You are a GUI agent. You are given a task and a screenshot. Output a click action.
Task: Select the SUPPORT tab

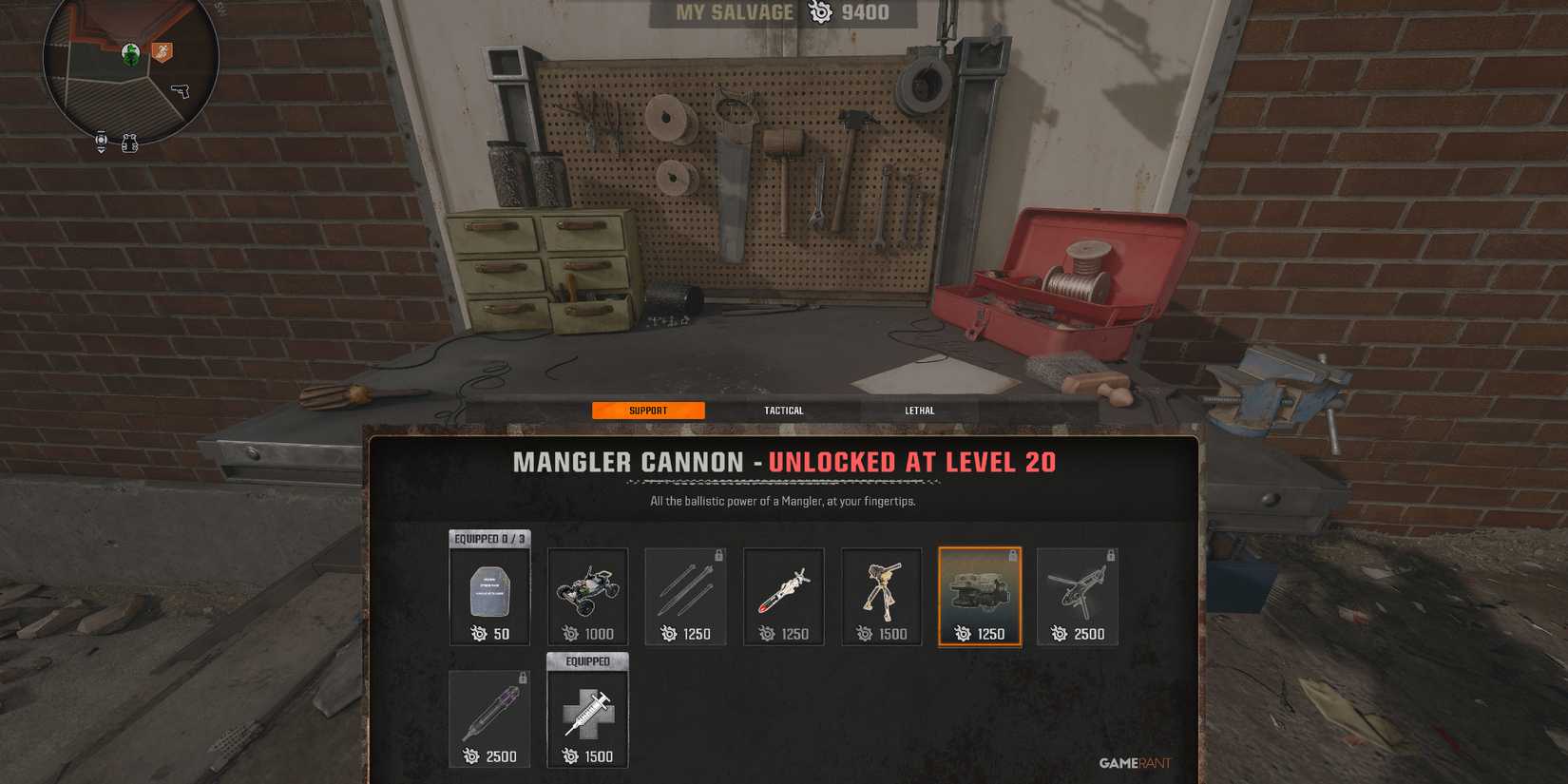click(648, 410)
